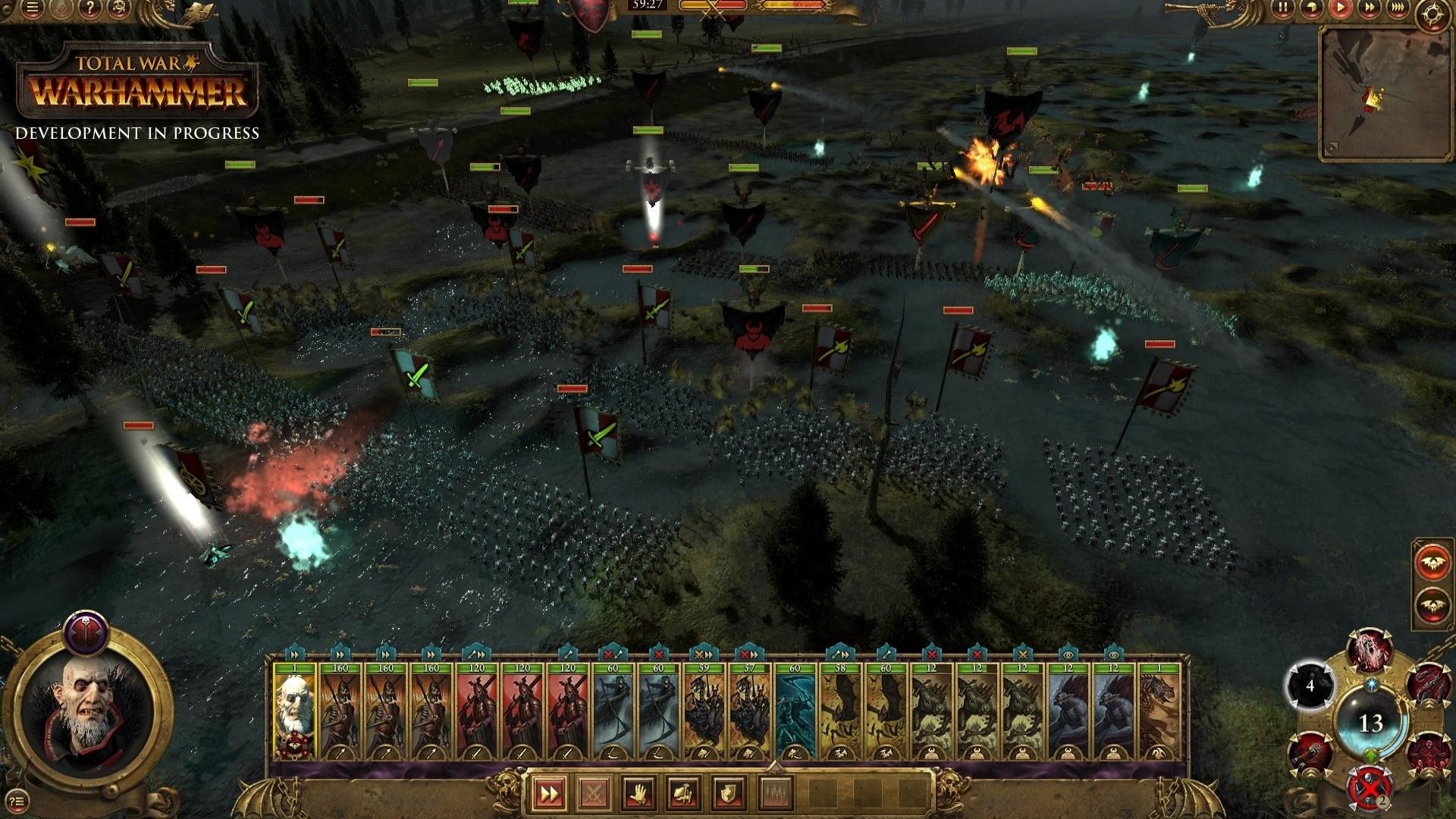Image resolution: width=1456 pixels, height=819 pixels.
Task: Open the main menu with hamburger icon
Action: pyautogui.click(x=32, y=8)
